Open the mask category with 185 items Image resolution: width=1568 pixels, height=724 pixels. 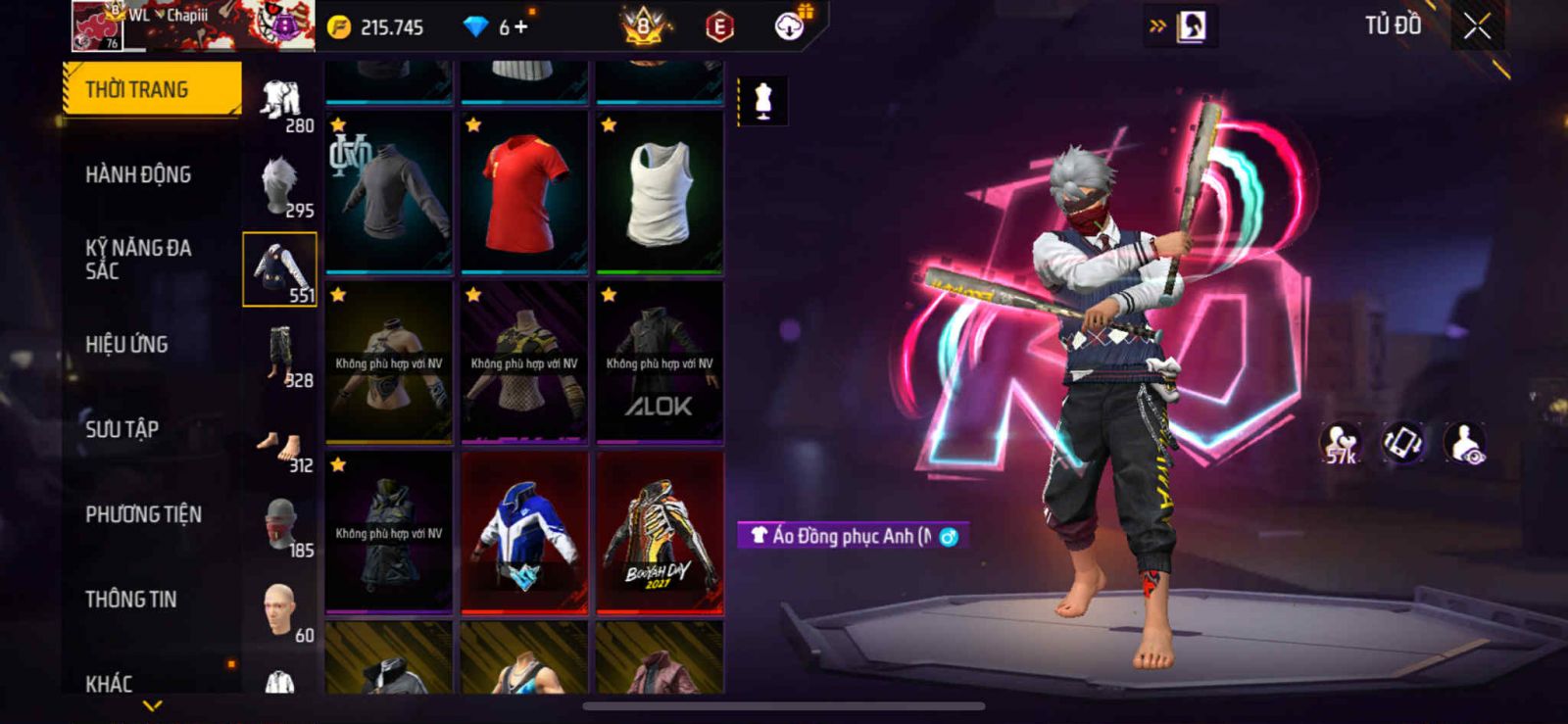click(281, 526)
